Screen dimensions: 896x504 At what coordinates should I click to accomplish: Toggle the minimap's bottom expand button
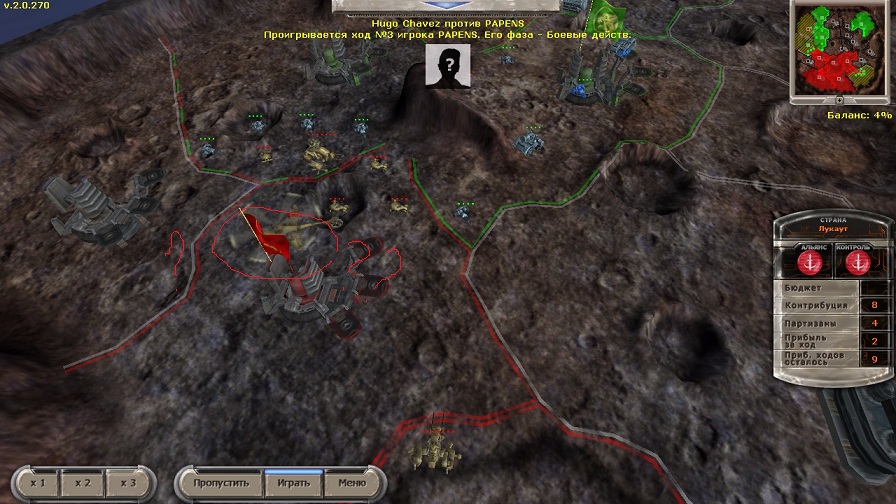840,101
